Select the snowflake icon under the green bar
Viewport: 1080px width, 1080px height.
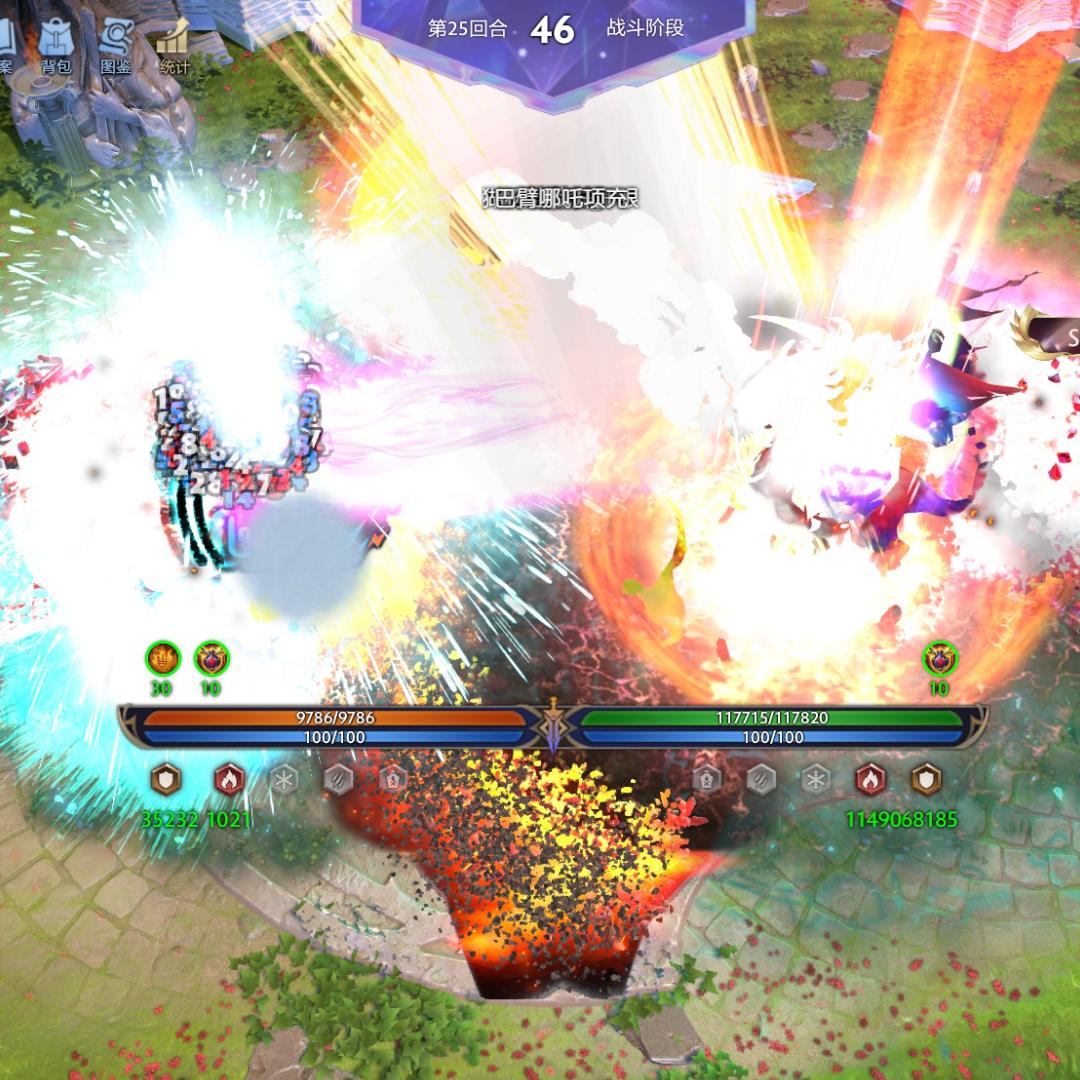[x=816, y=779]
